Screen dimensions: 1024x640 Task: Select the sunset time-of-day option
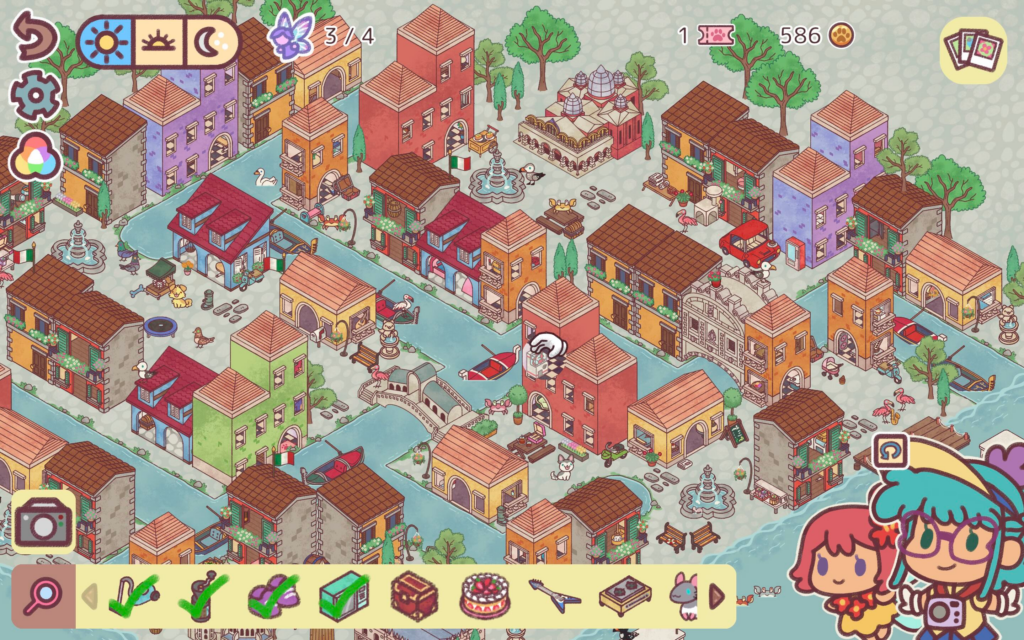pos(159,41)
